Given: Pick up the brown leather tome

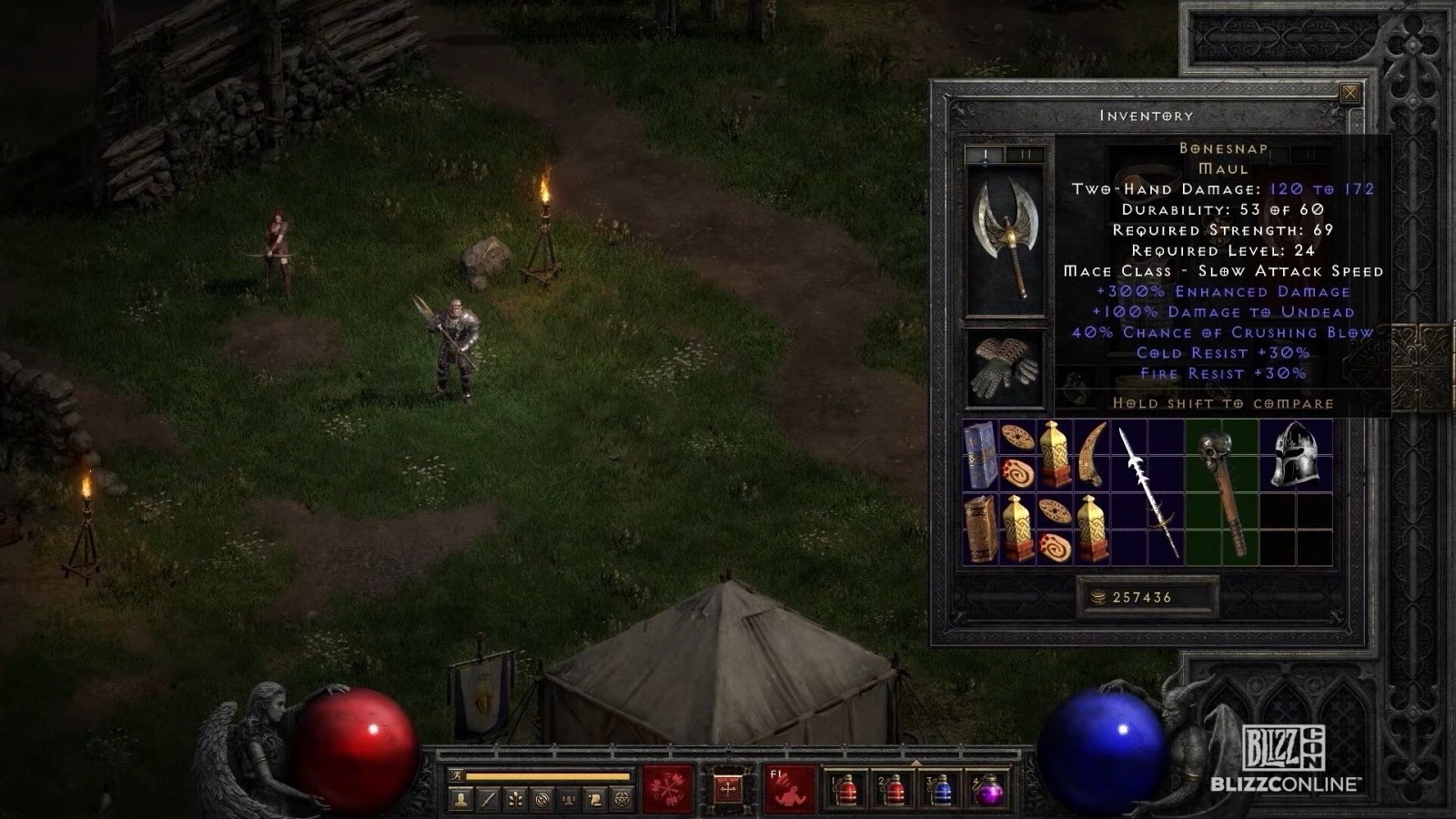Looking at the screenshot, I should pos(980,529).
